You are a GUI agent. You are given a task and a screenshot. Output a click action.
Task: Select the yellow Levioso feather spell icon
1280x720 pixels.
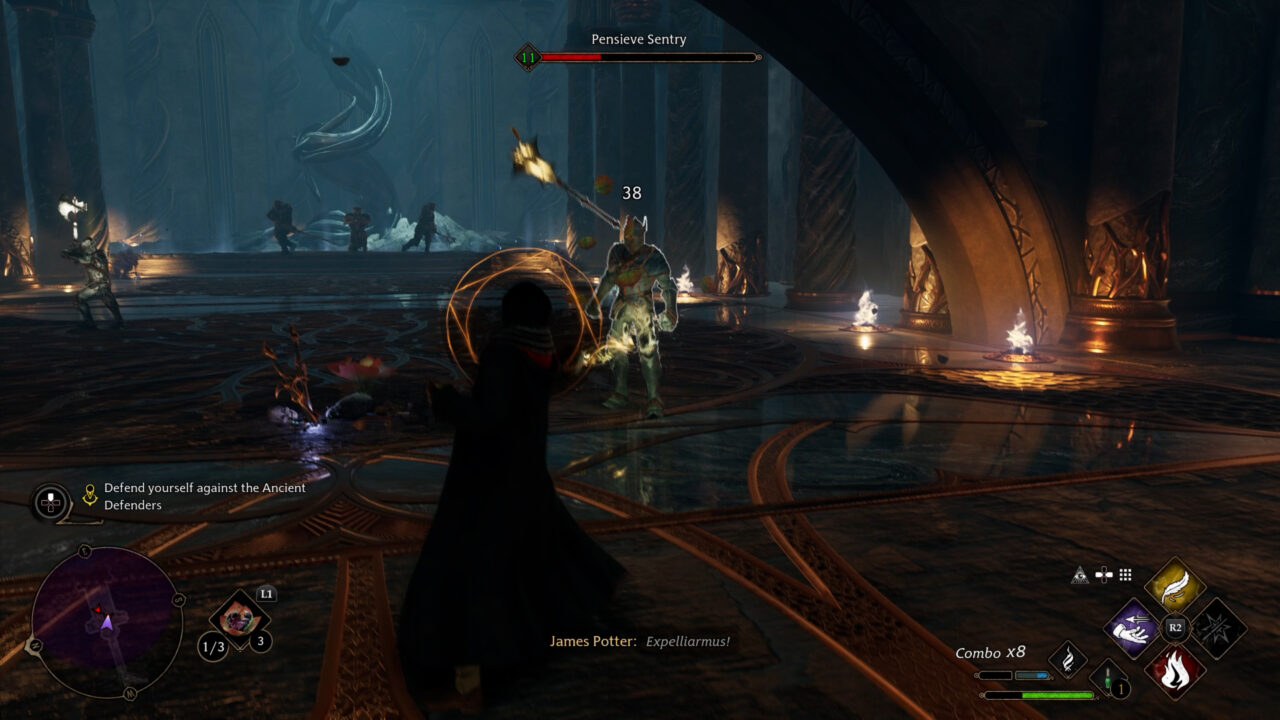coord(1175,585)
